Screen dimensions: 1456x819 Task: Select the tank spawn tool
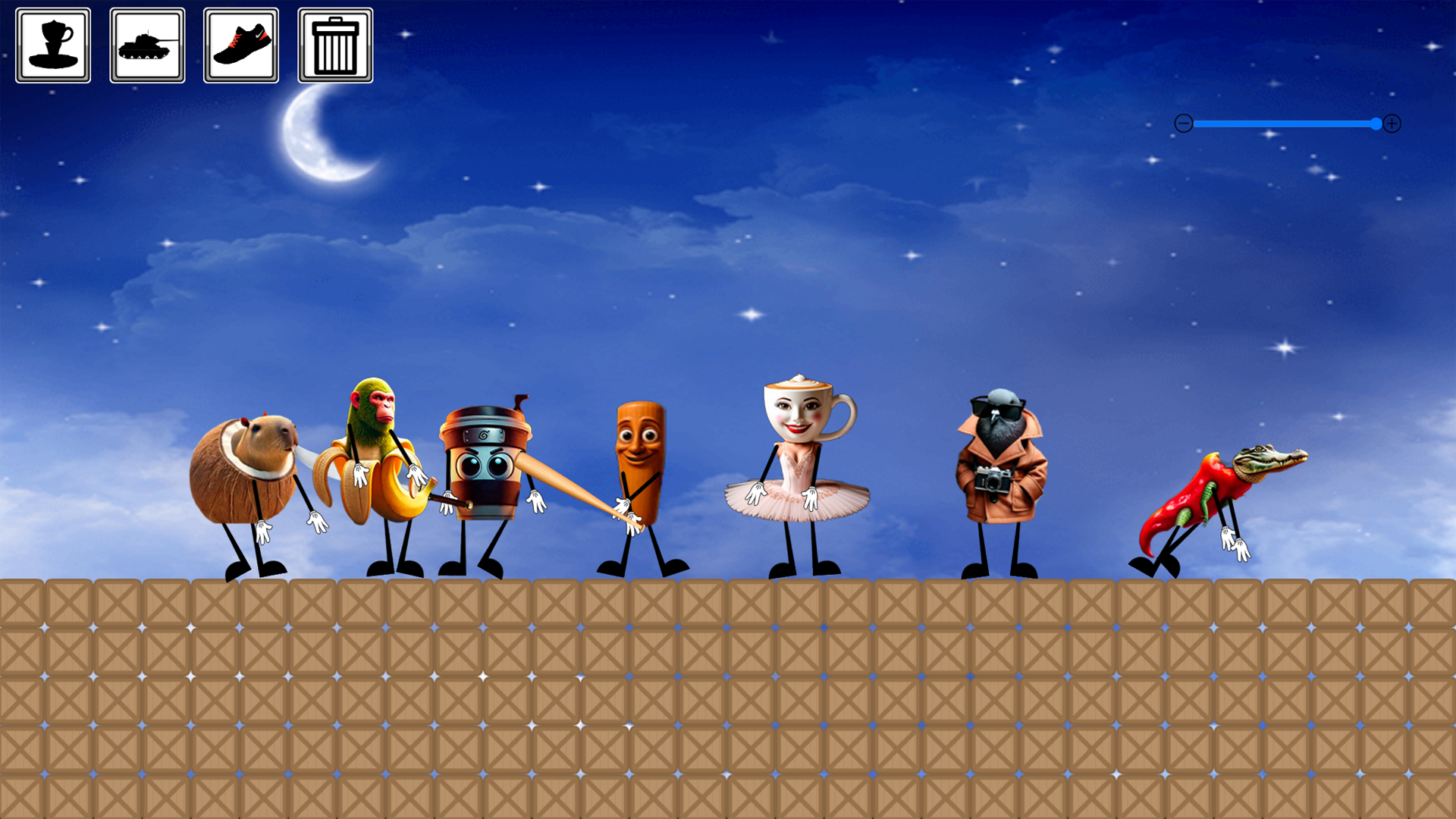pos(147,44)
